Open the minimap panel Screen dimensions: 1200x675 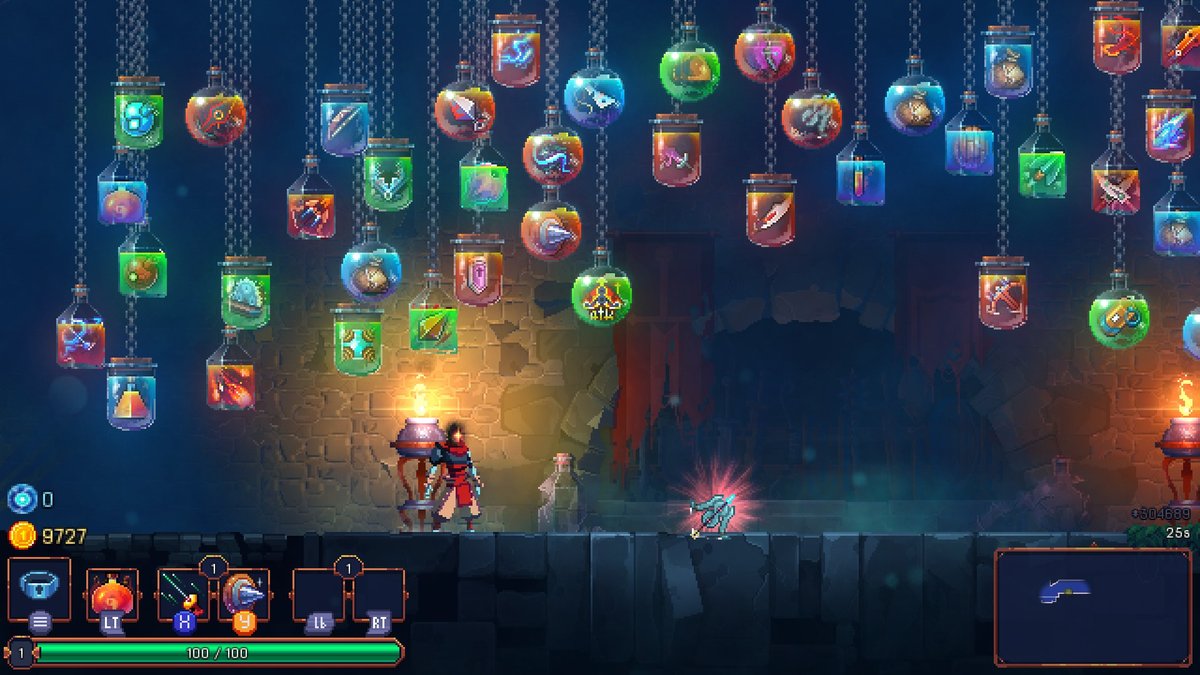click(1093, 606)
